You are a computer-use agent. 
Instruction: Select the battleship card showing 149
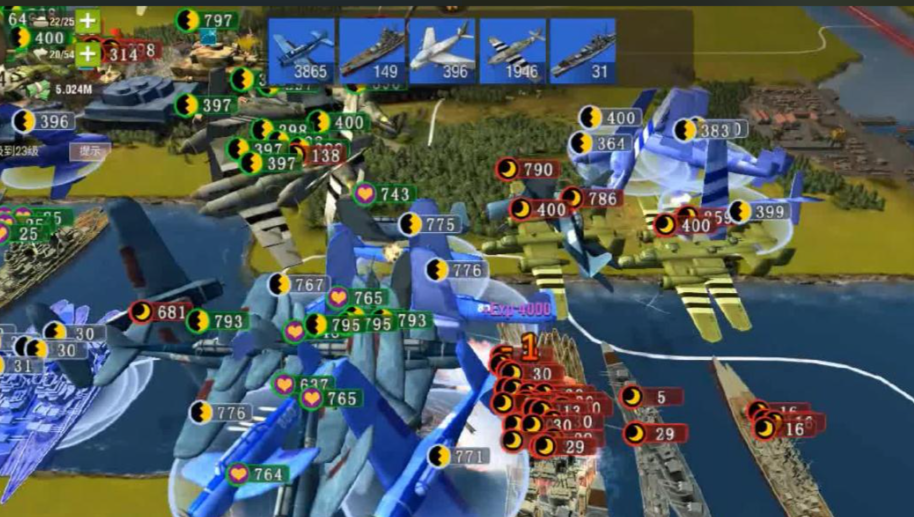(372, 50)
